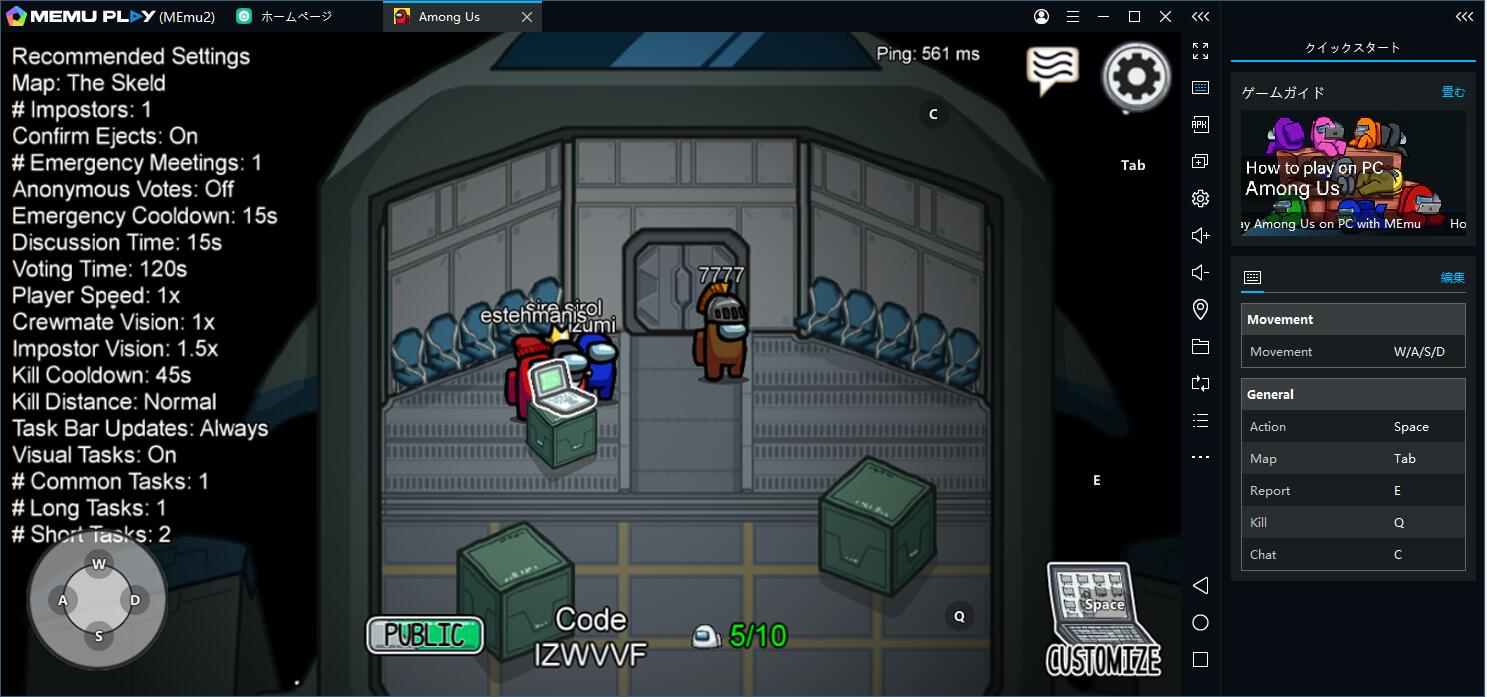The image size is (1487, 697).
Task: Open the How to play on PC guide thumbnail
Action: point(1353,170)
